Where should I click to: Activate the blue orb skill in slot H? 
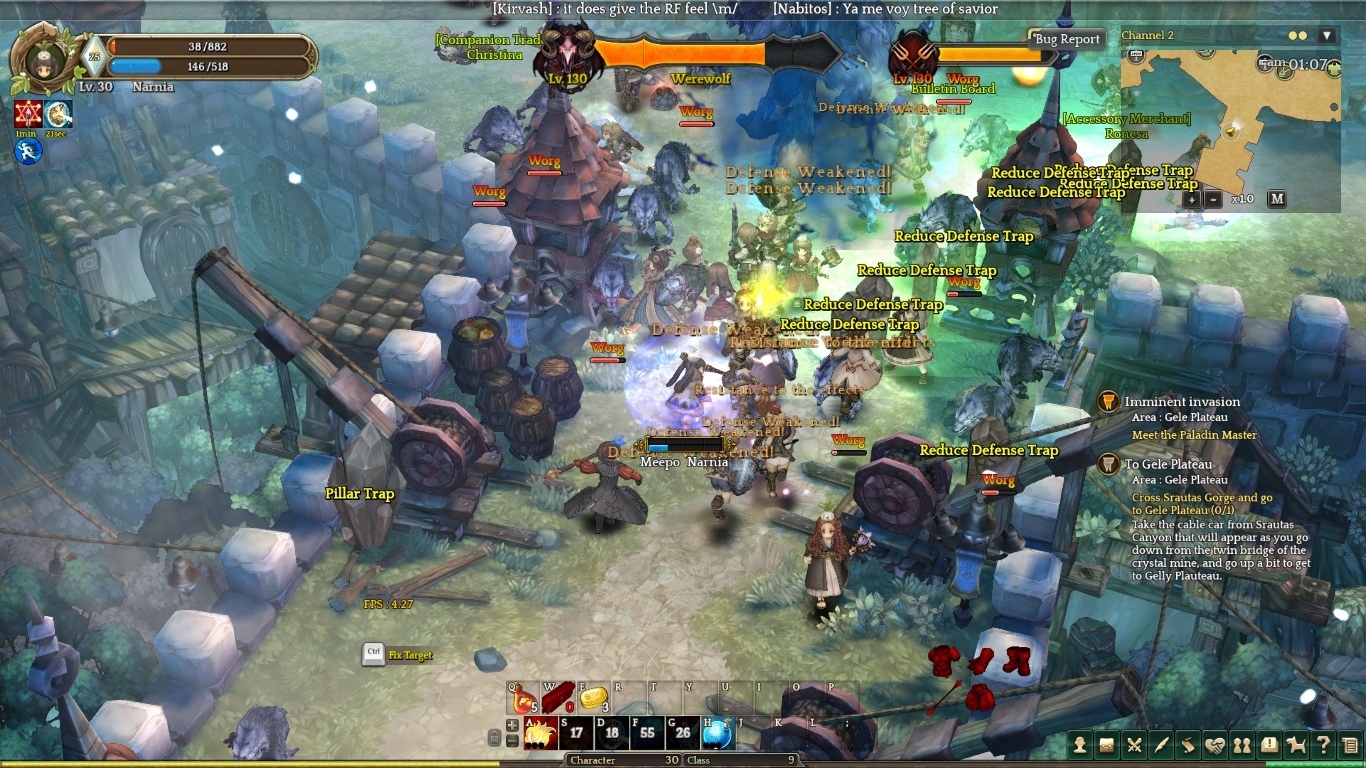pos(716,733)
